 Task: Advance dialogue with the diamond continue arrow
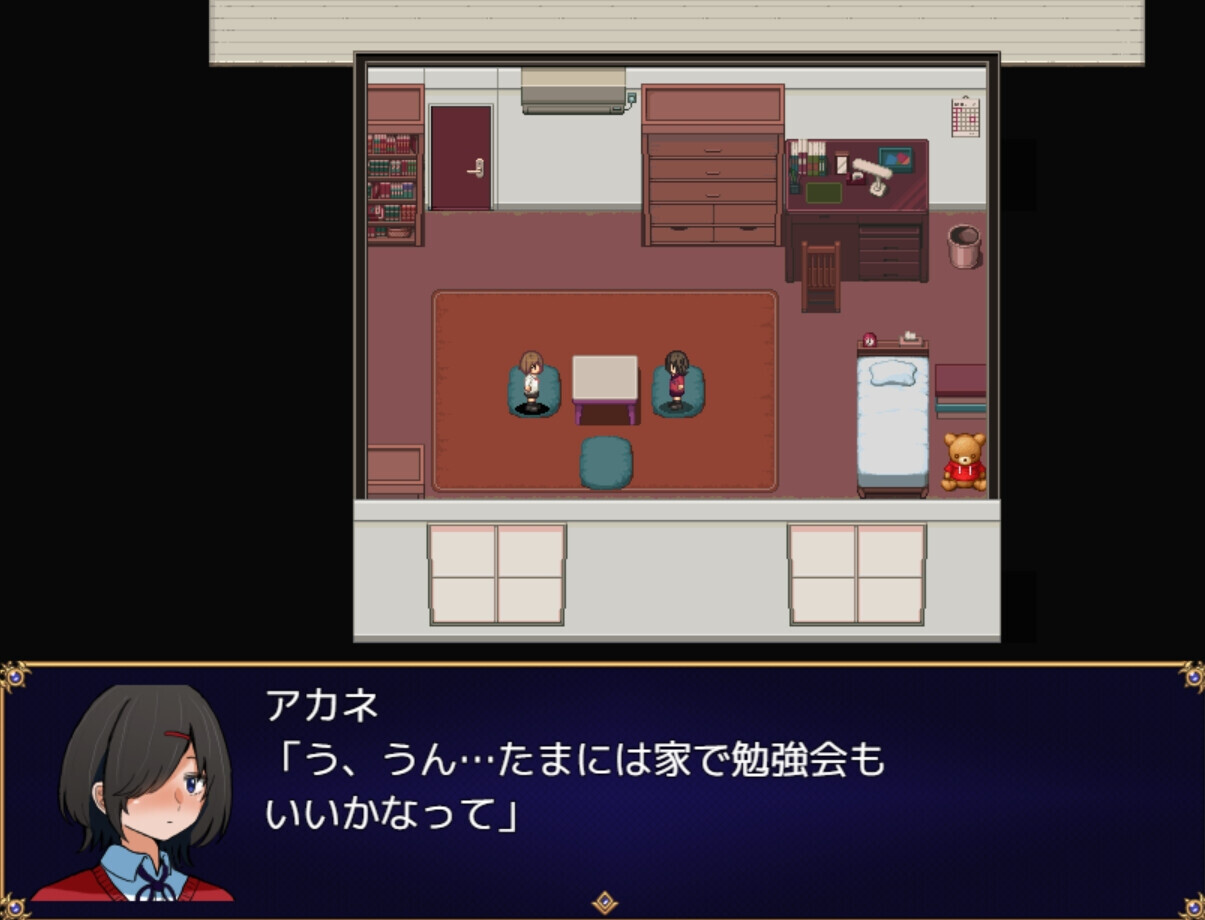pos(604,902)
